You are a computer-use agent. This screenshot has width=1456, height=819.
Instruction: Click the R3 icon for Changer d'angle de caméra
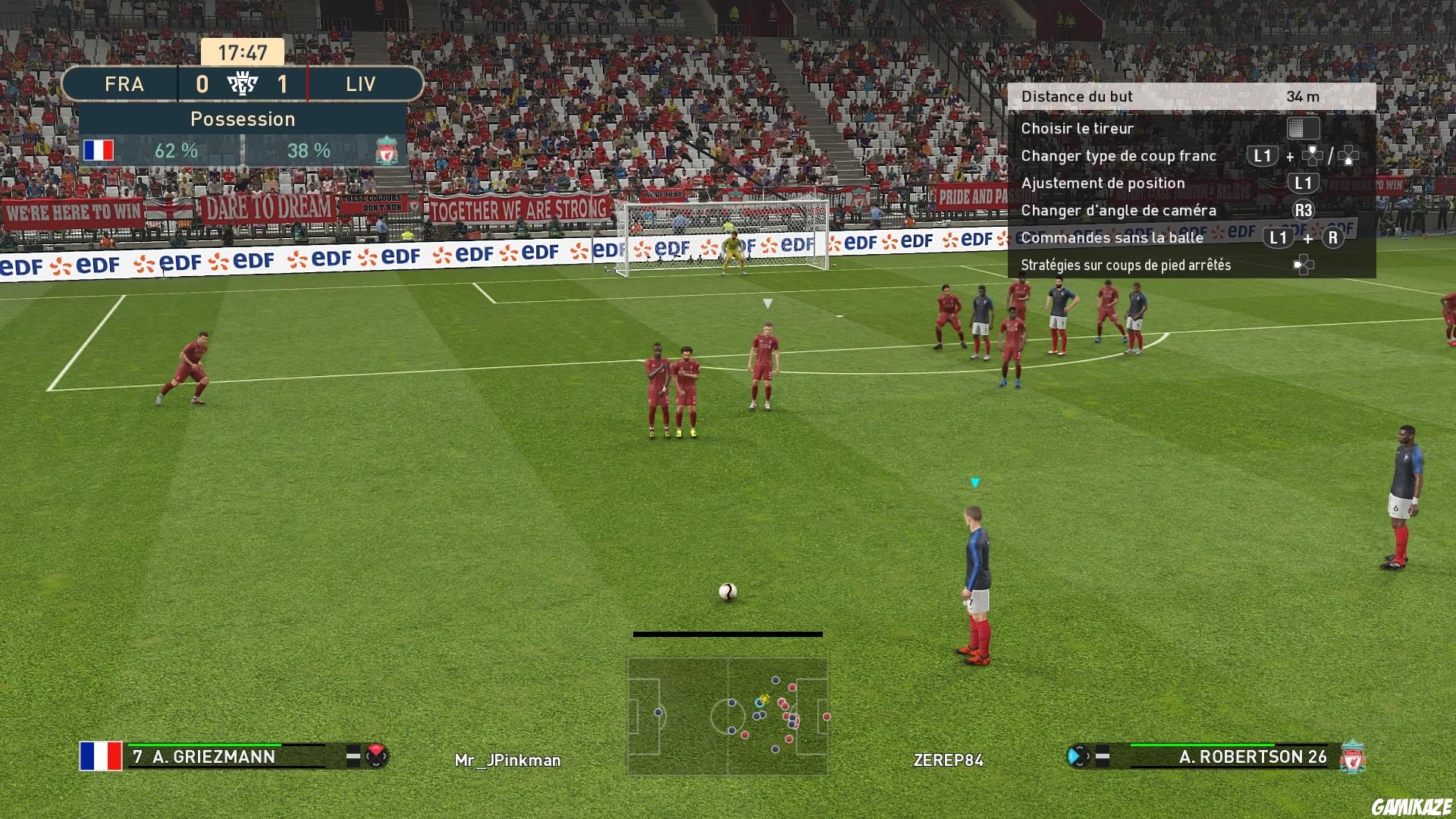(1305, 210)
